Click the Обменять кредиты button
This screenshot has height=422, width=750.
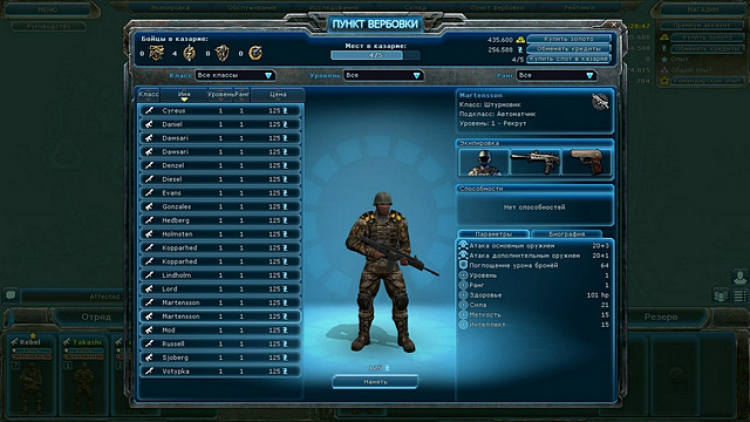pyautogui.click(x=570, y=48)
